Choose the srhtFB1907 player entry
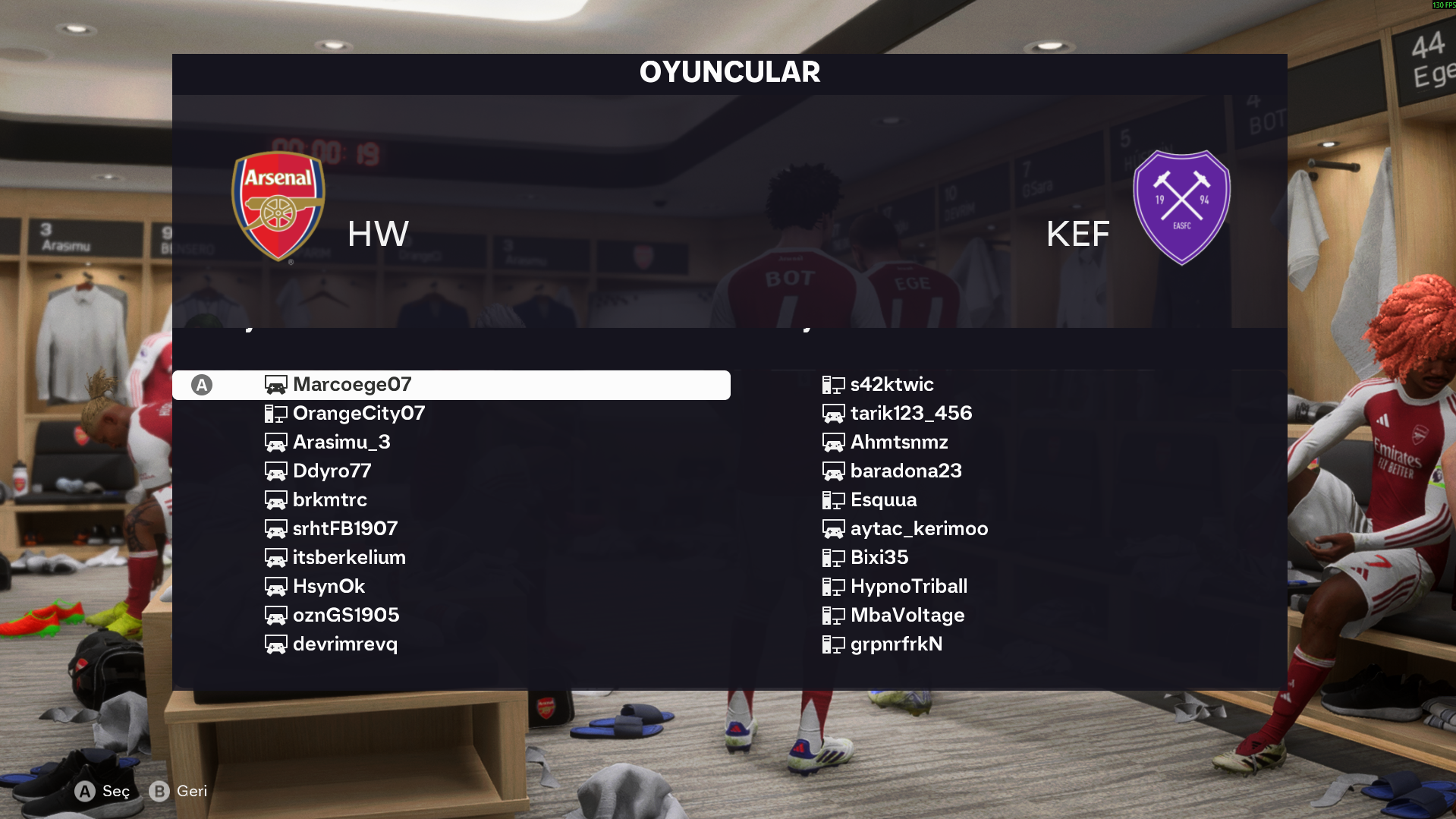This screenshot has height=819, width=1456. 345,529
